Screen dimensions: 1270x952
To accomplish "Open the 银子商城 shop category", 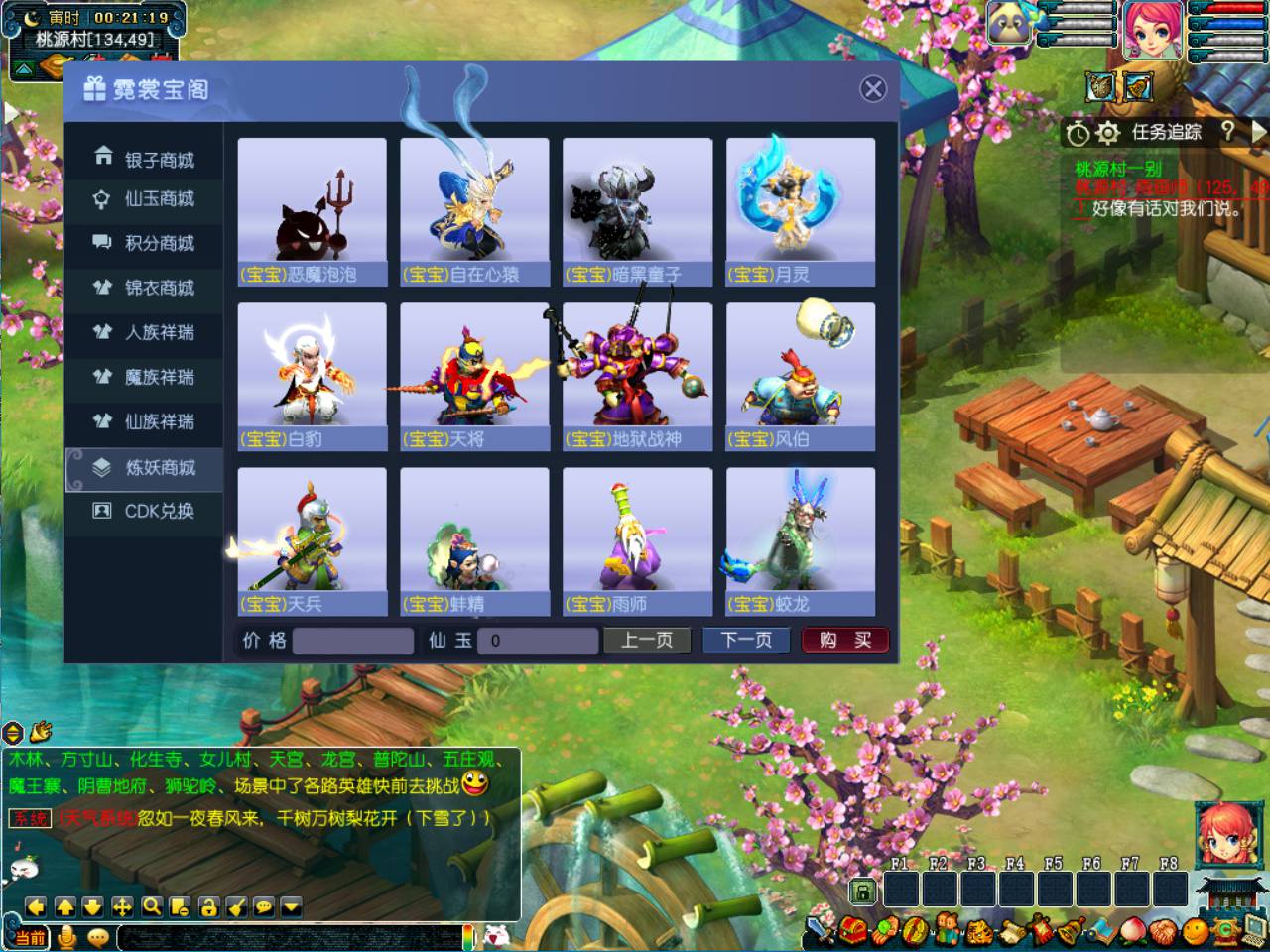I will (145, 159).
